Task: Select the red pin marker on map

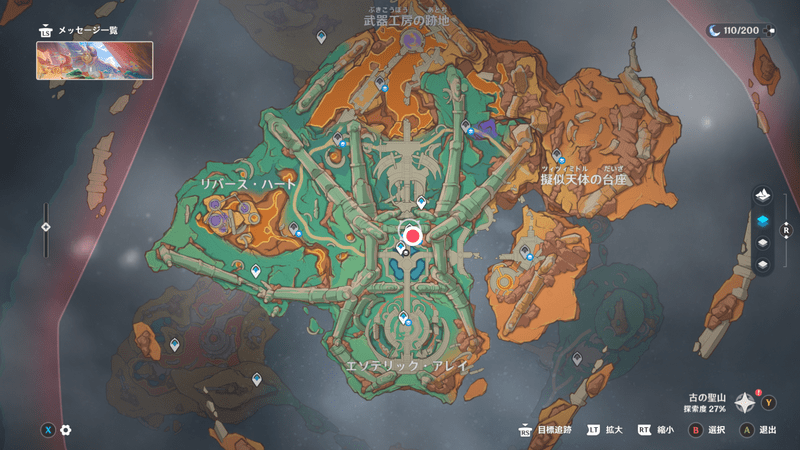Action: [412, 235]
